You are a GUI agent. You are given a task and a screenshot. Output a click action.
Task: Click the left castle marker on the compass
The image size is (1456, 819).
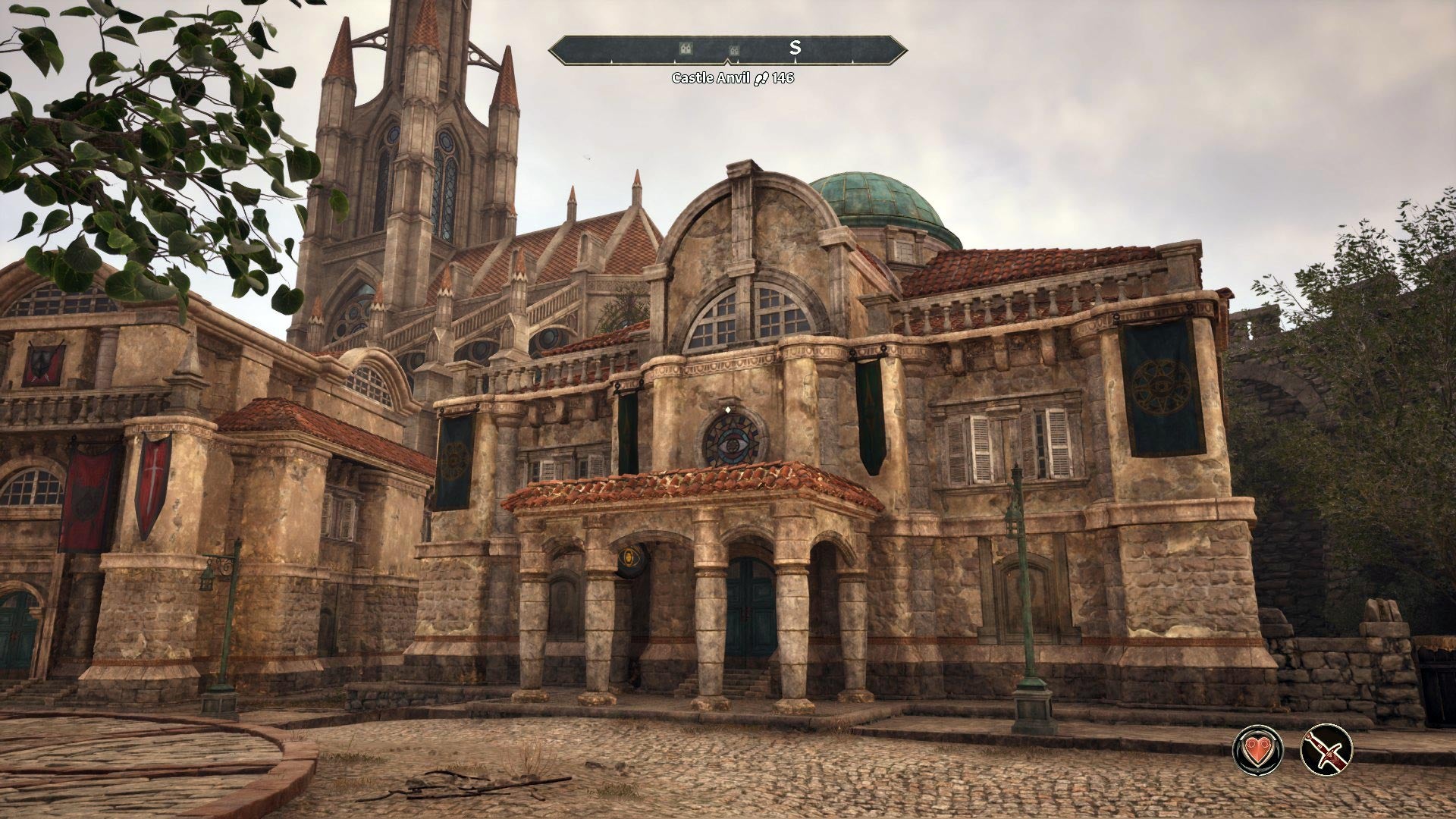(685, 49)
